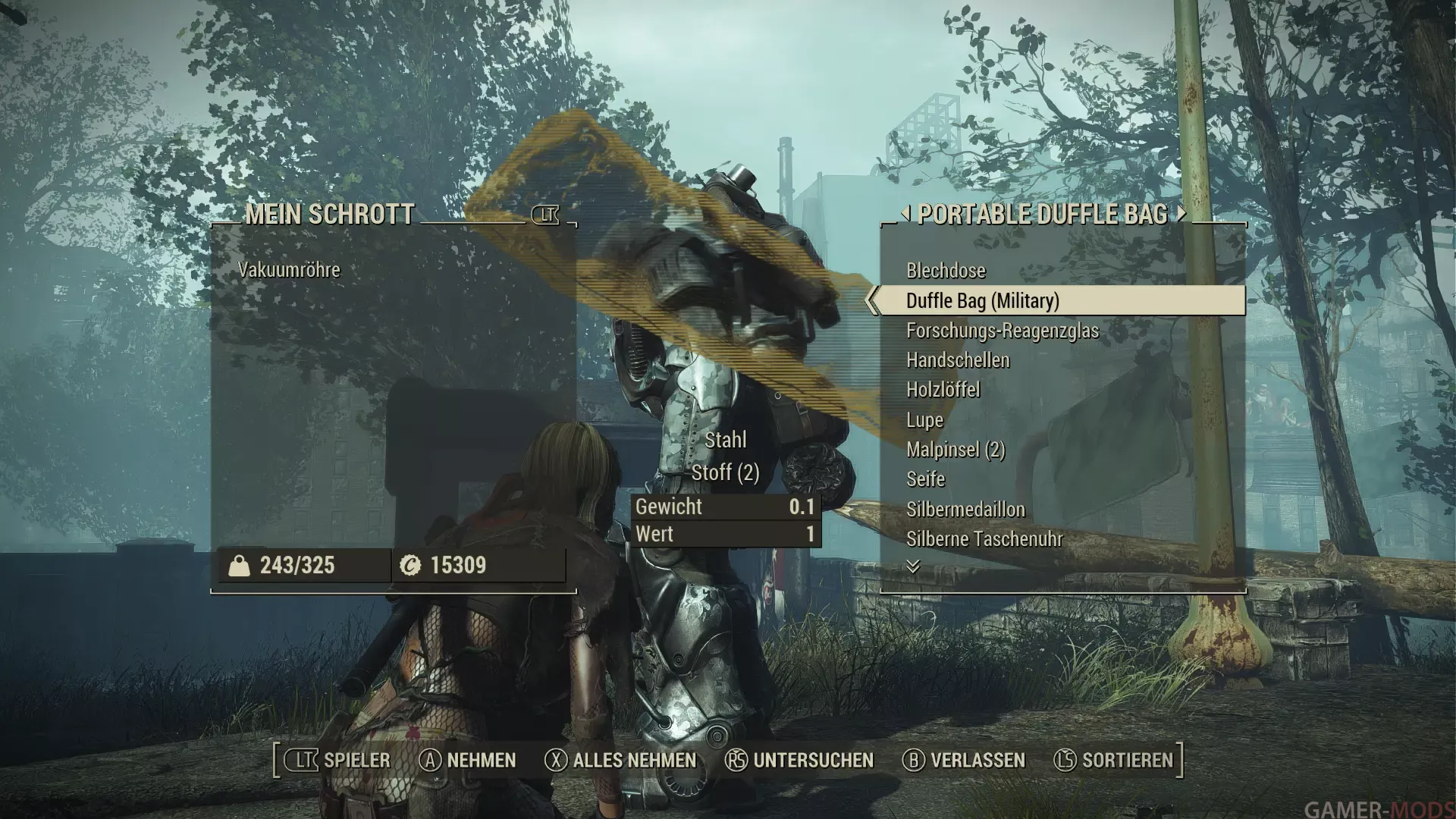Sort the list with Sortieren
The height and width of the screenshot is (819, 1456).
point(1114,761)
